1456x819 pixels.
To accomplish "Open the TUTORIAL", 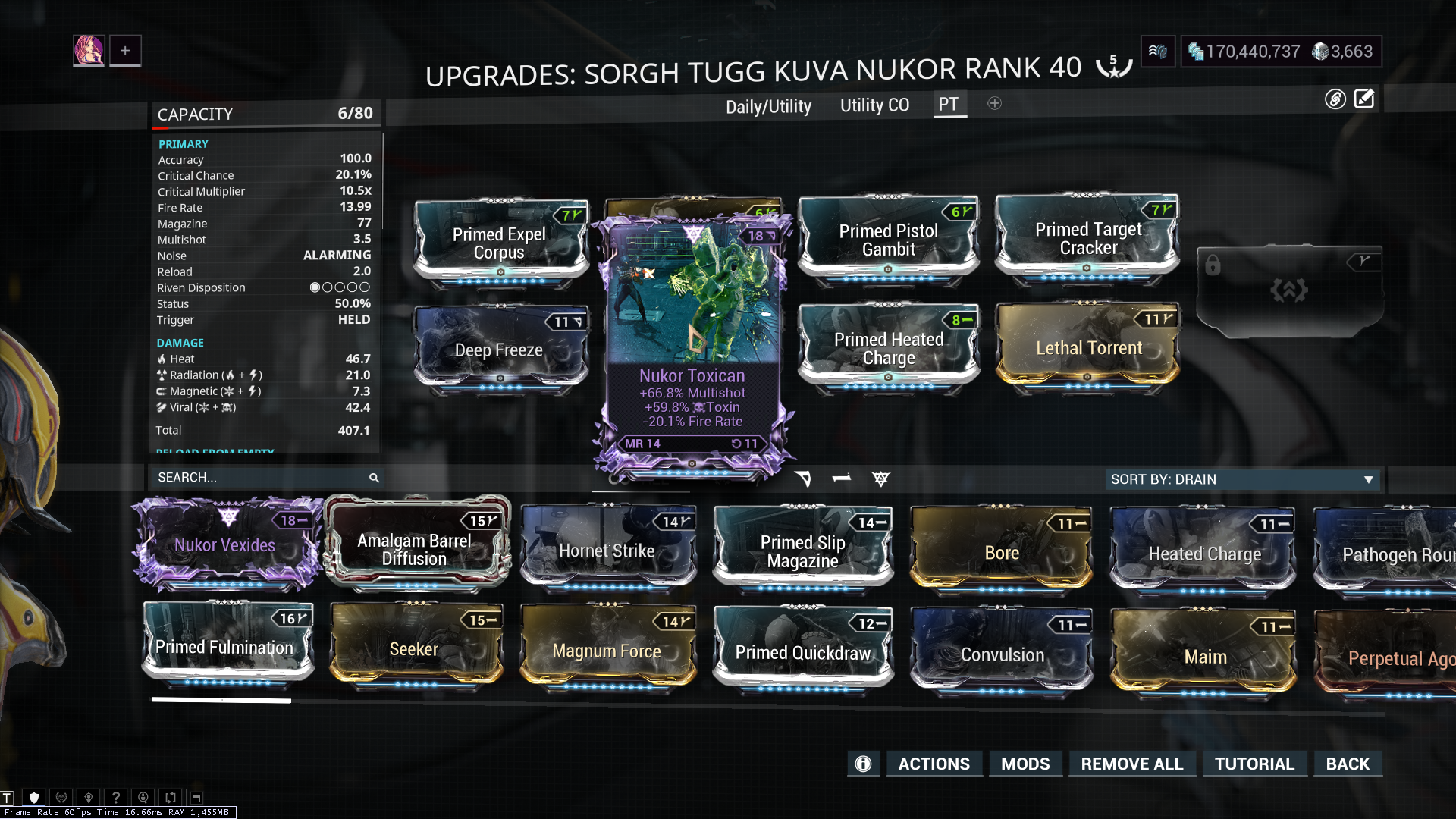I will (x=1254, y=764).
